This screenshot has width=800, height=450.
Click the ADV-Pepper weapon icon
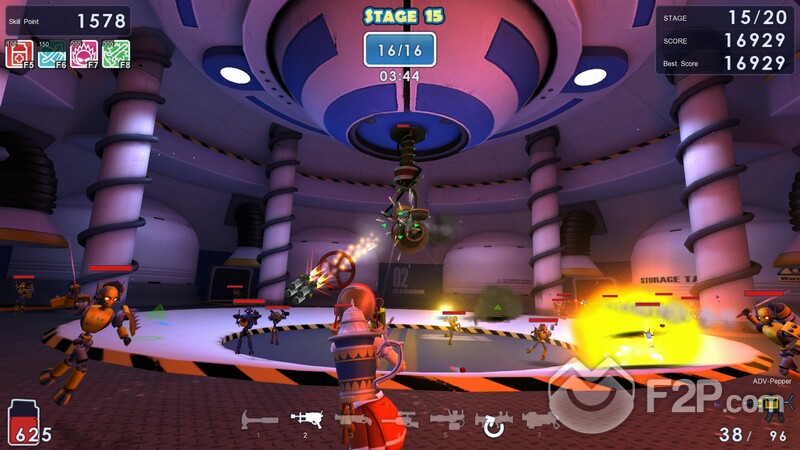pyautogui.click(x=771, y=403)
